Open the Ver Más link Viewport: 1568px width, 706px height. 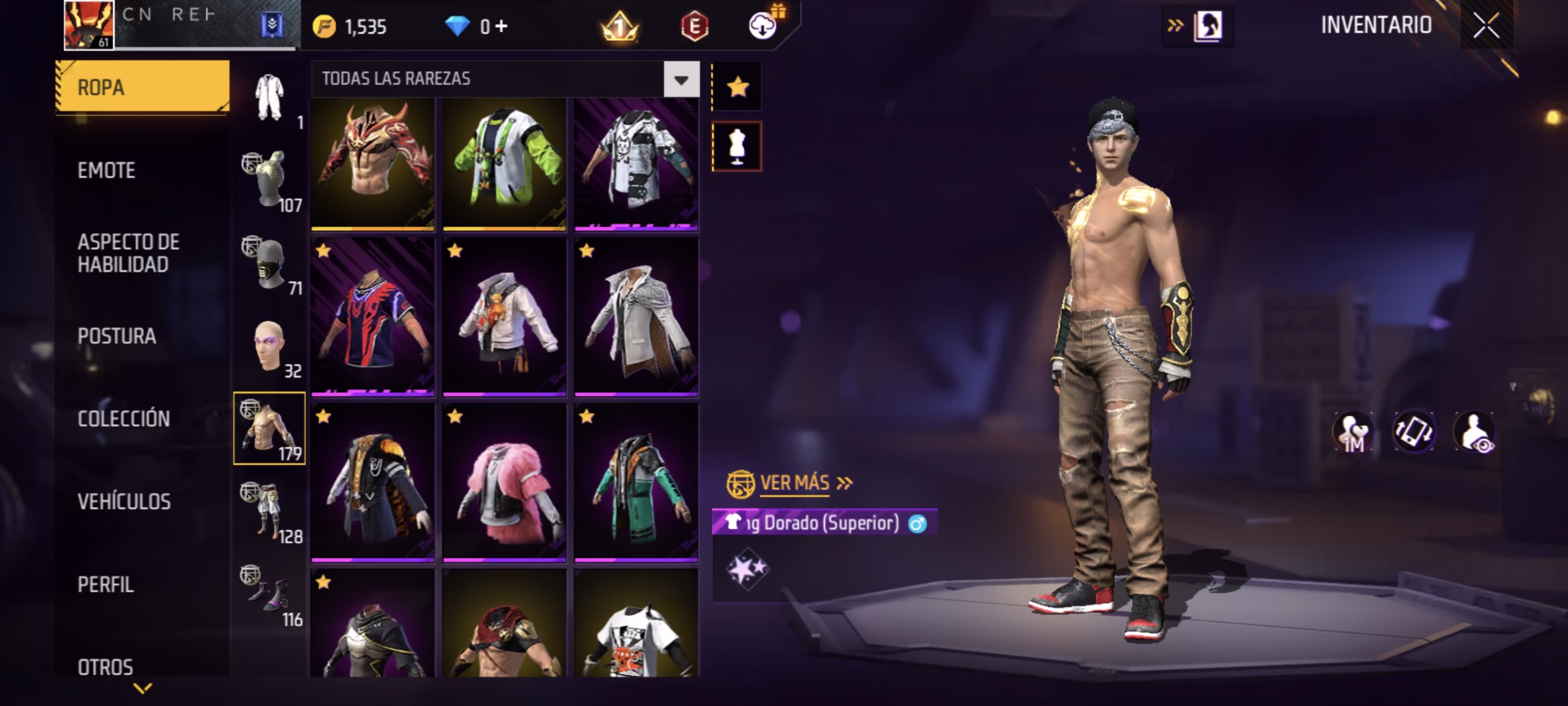coord(794,483)
